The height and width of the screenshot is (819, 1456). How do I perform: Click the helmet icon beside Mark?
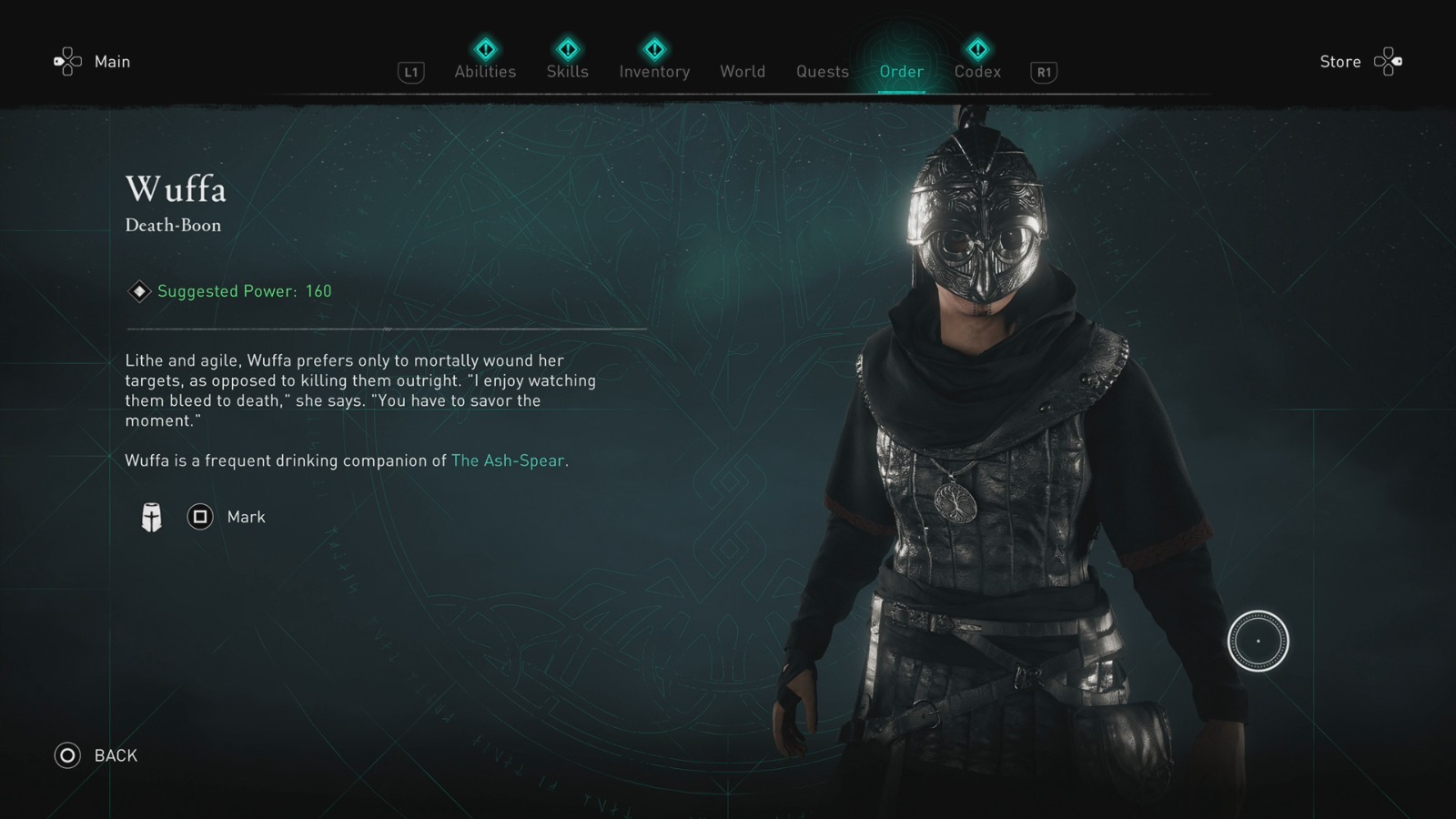[151, 516]
